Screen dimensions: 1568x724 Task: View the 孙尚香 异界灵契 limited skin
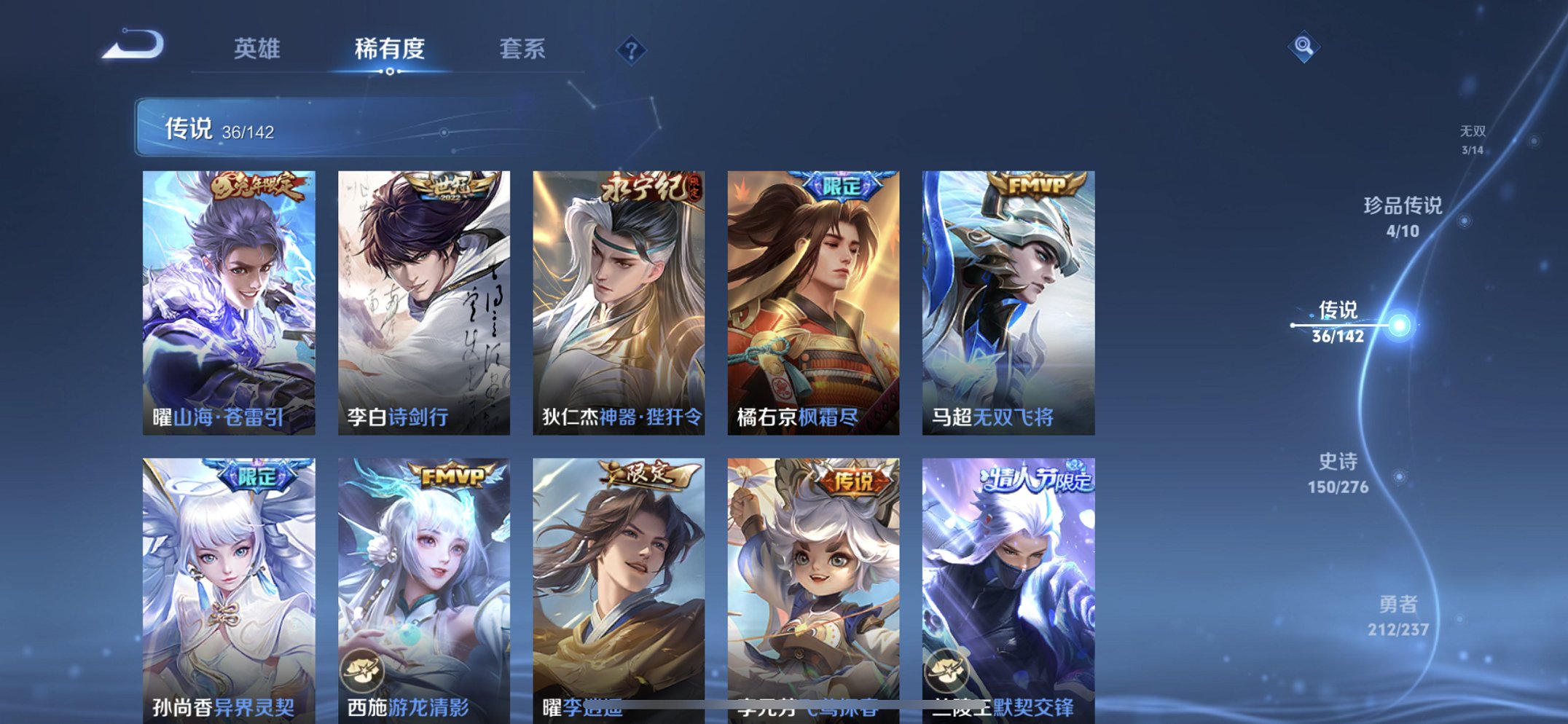tap(226, 583)
